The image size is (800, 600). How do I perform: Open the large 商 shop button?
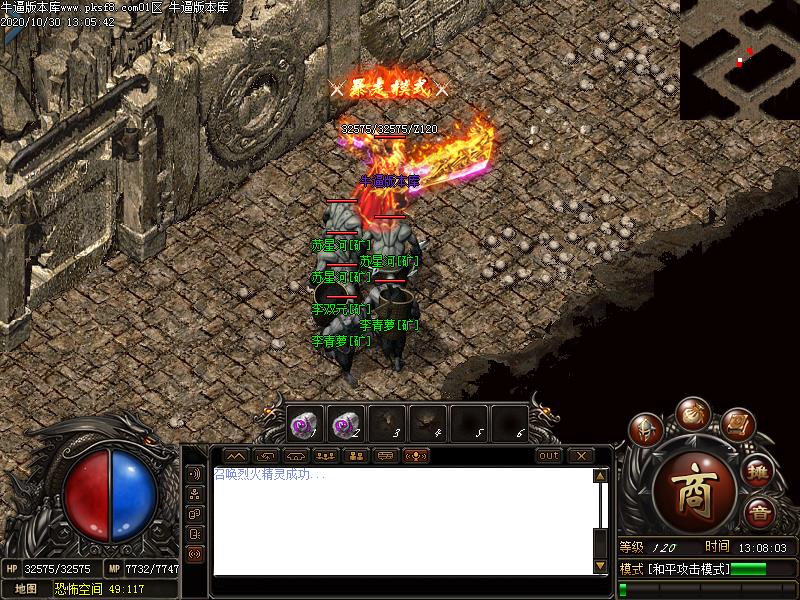(x=694, y=492)
